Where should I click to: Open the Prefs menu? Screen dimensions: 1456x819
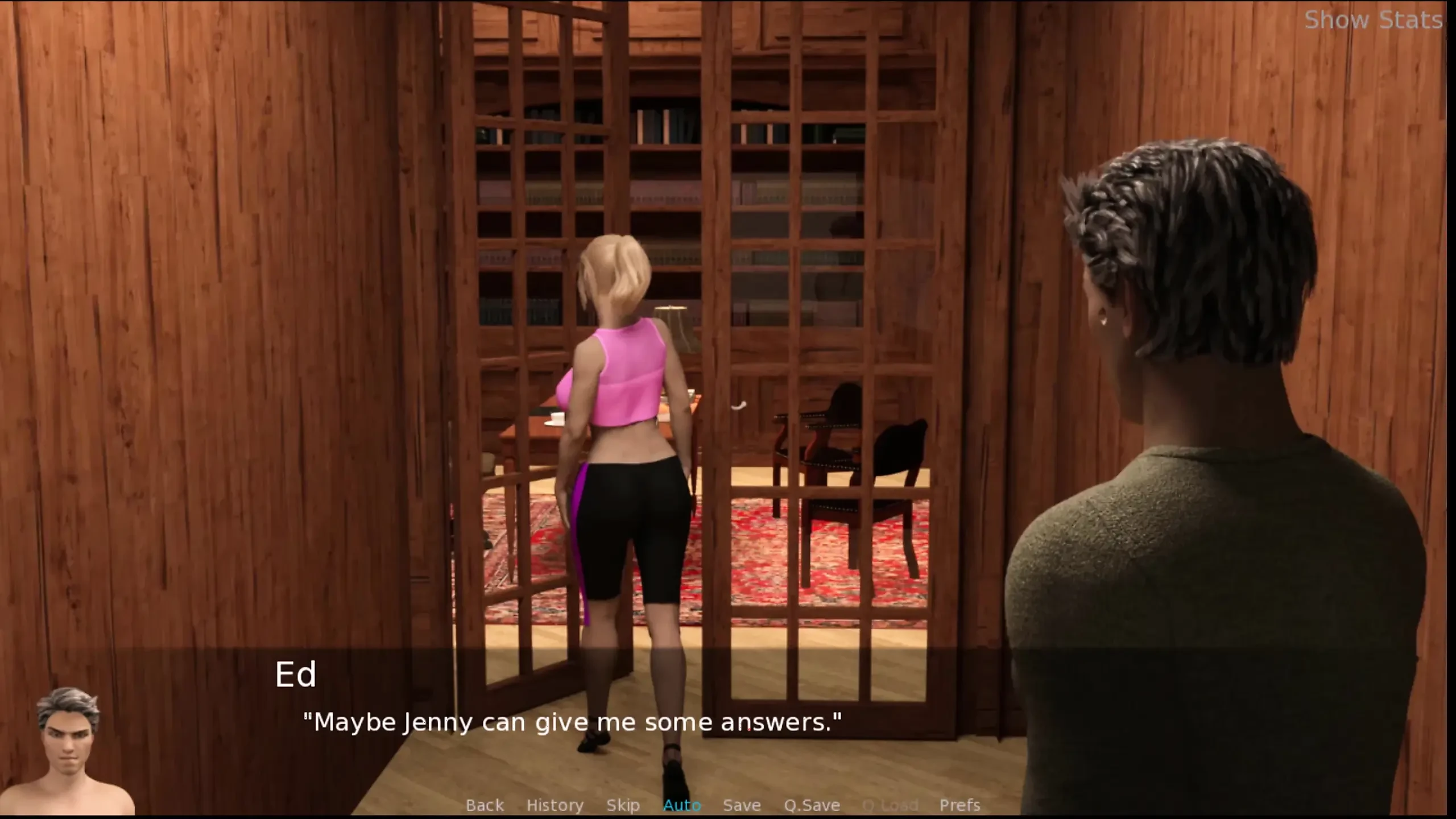[959, 805]
